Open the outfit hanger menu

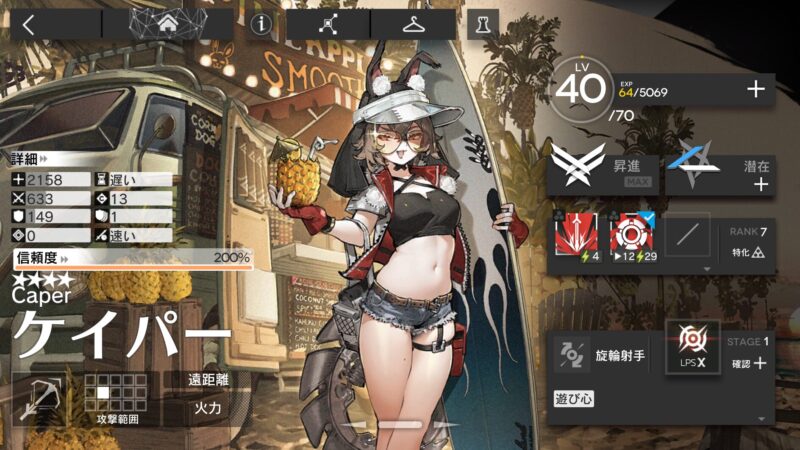click(414, 24)
